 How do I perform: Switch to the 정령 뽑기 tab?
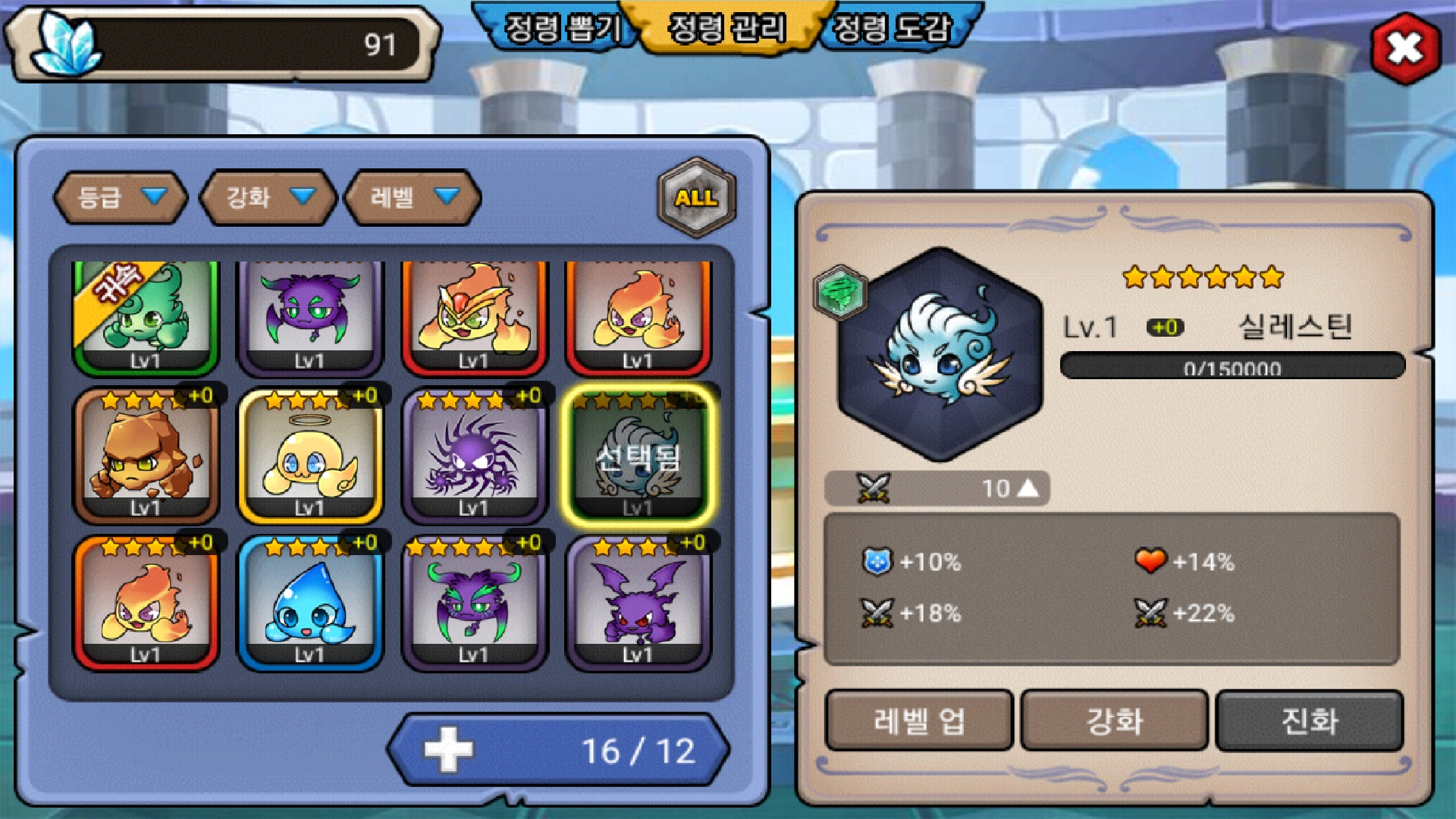[x=561, y=29]
